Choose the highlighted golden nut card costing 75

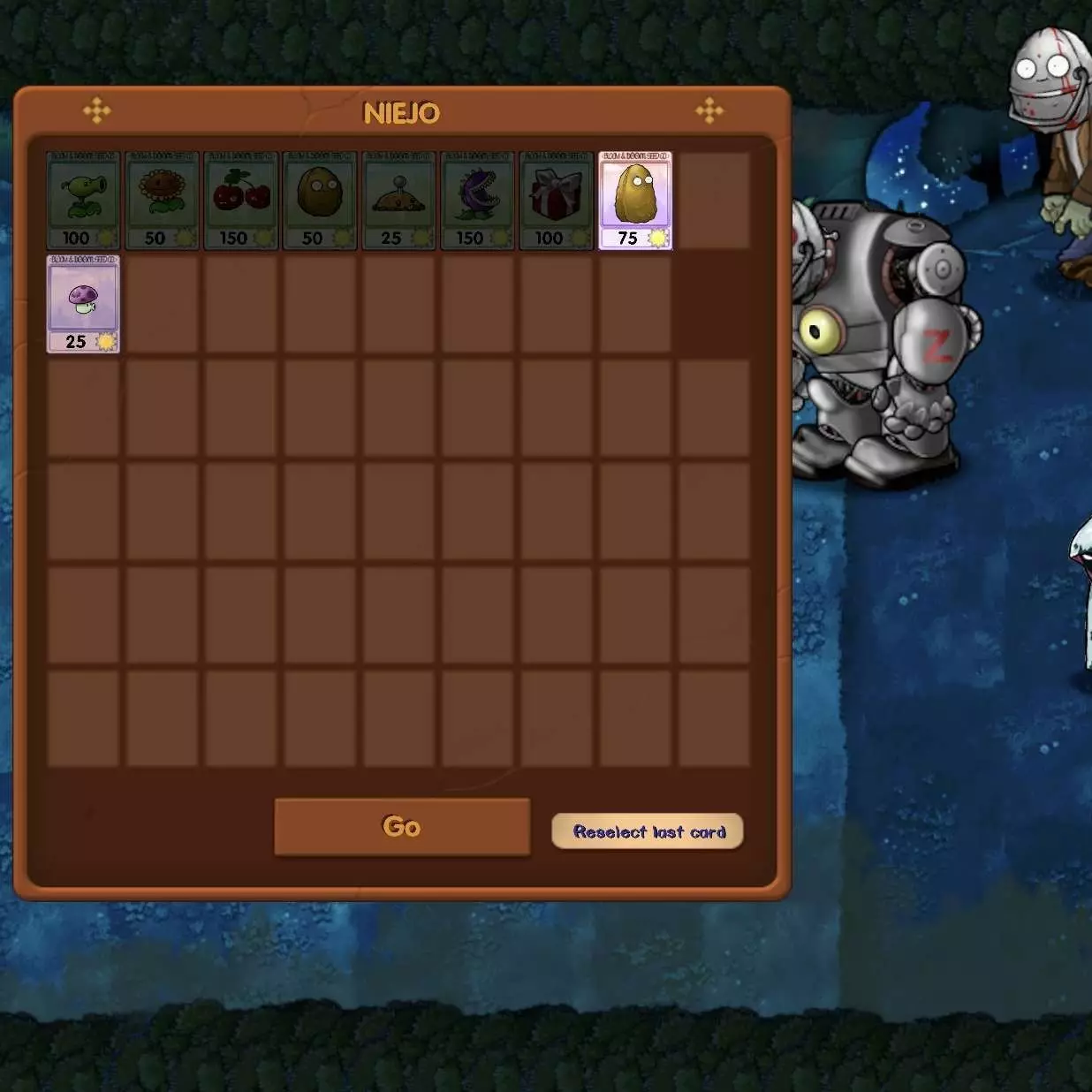[x=635, y=201]
